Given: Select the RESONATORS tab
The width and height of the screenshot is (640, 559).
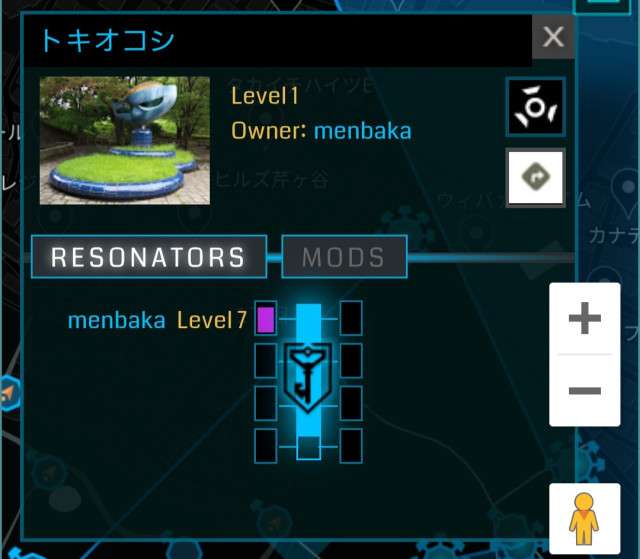Looking at the screenshot, I should point(149,257).
